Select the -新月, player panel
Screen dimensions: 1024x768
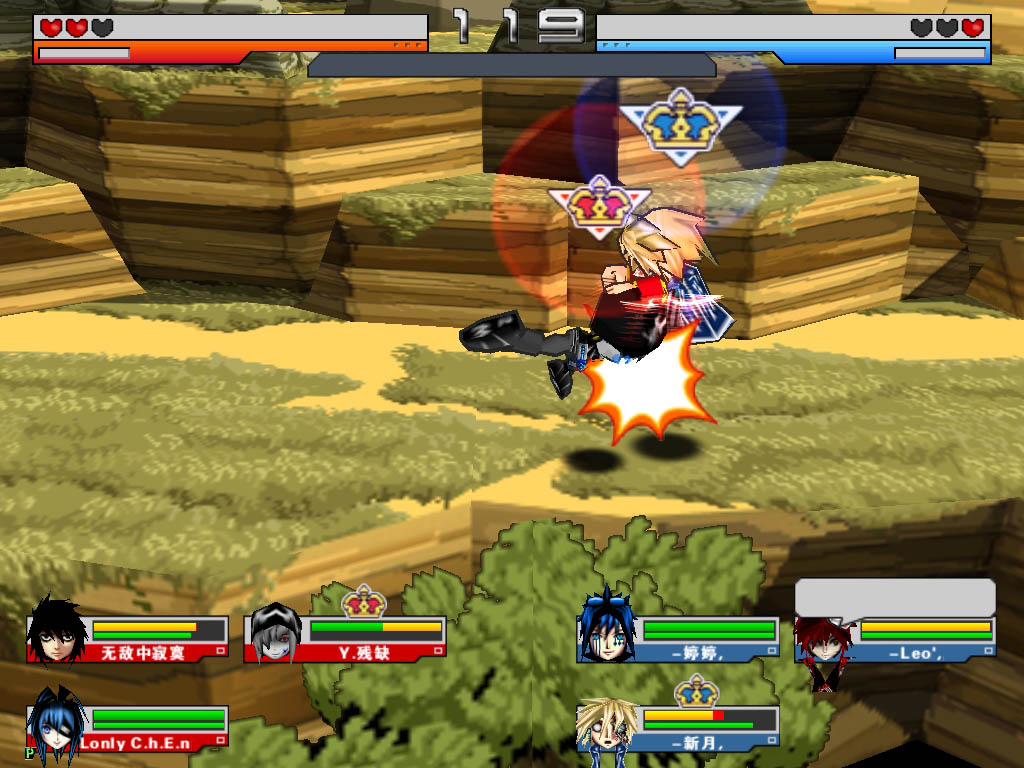point(678,727)
